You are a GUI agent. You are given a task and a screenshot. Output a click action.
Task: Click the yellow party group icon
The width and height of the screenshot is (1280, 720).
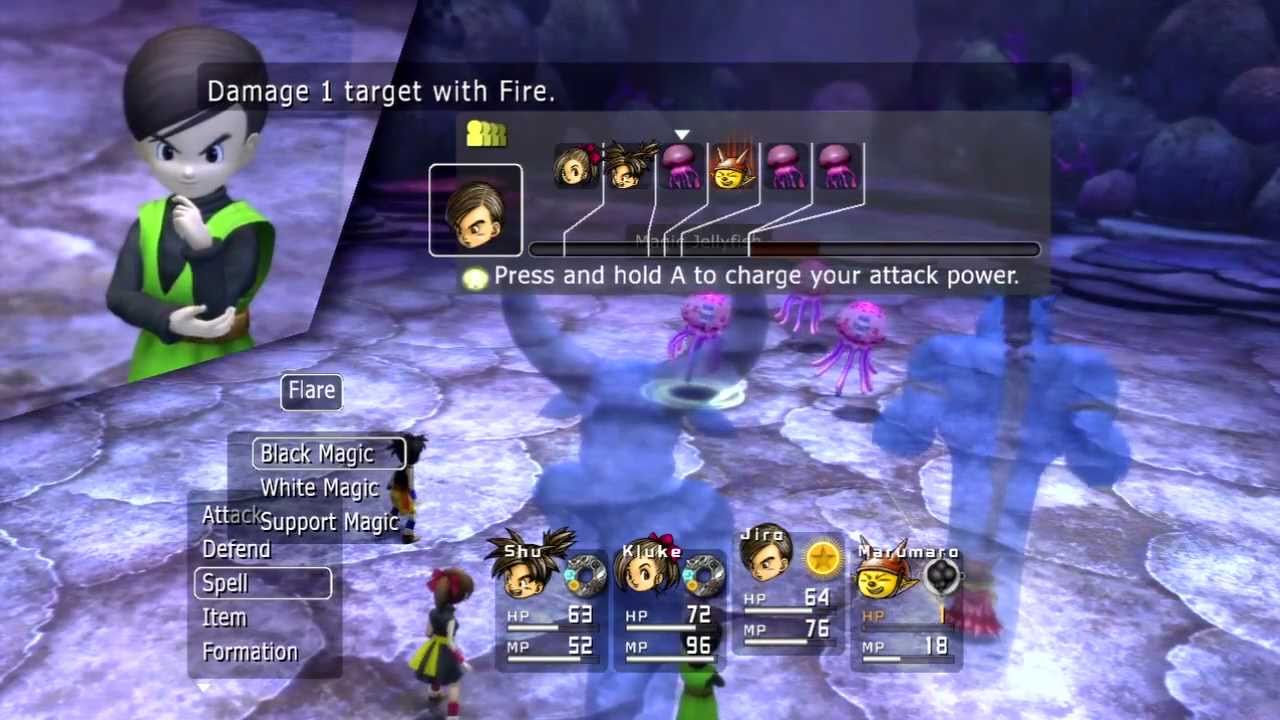[486, 133]
